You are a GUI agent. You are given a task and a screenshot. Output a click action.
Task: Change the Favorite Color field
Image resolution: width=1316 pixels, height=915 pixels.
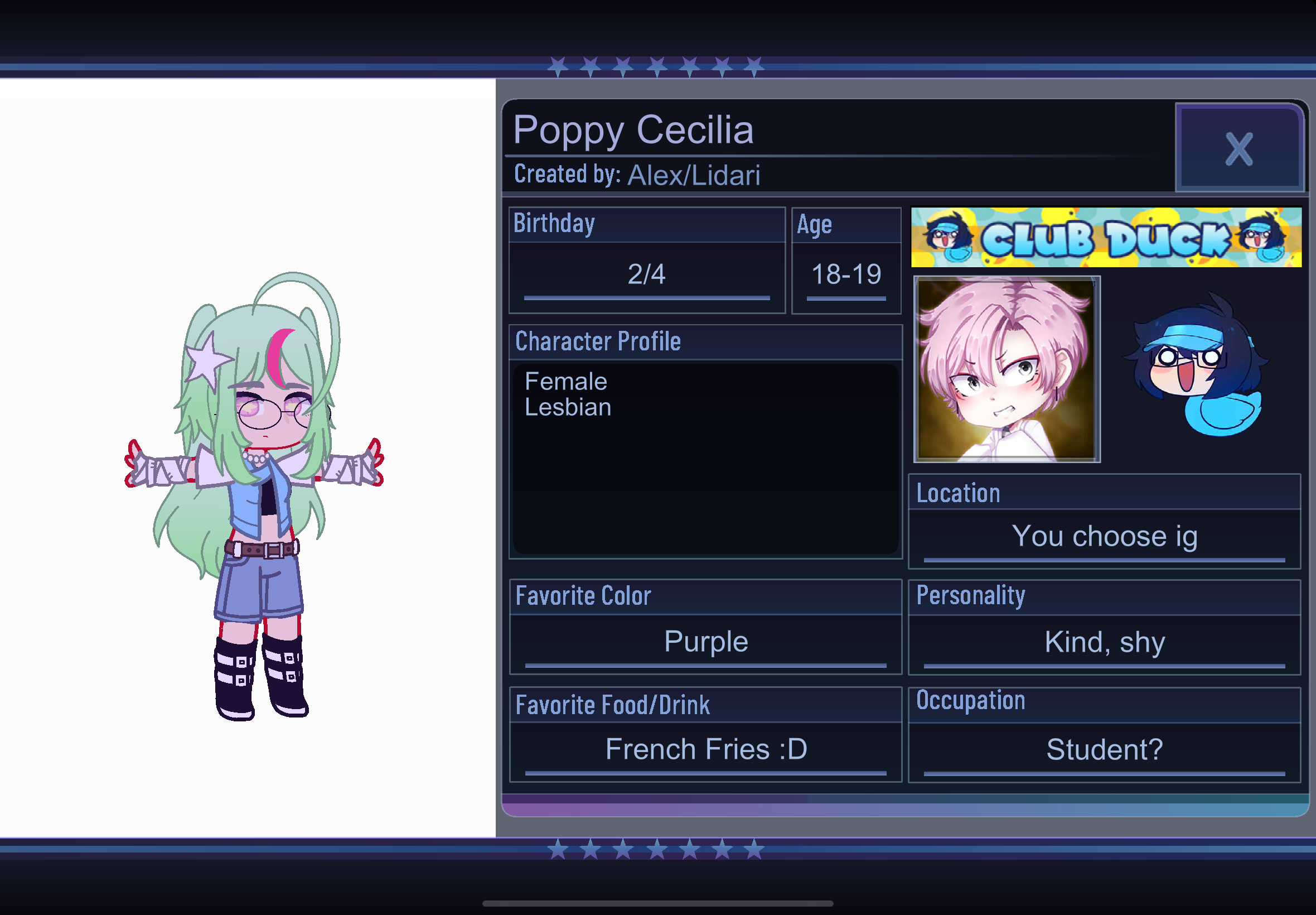(705, 642)
